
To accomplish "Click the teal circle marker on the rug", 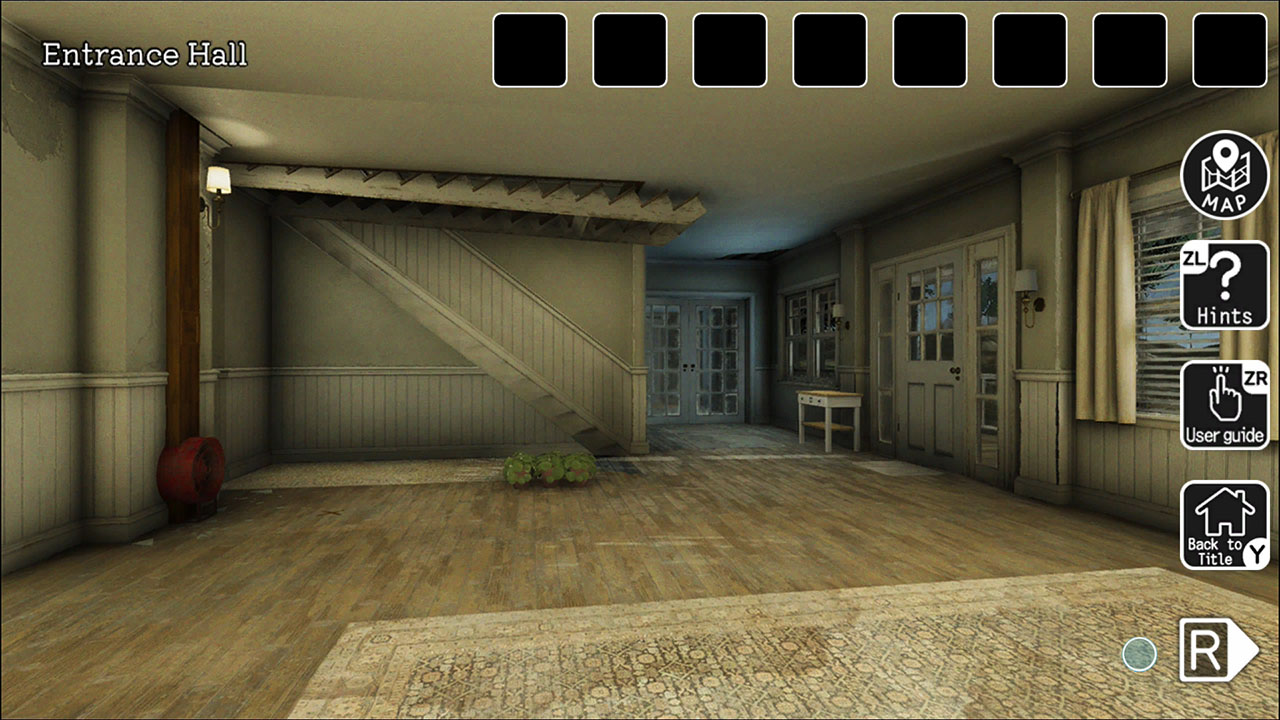I will coord(1139,654).
